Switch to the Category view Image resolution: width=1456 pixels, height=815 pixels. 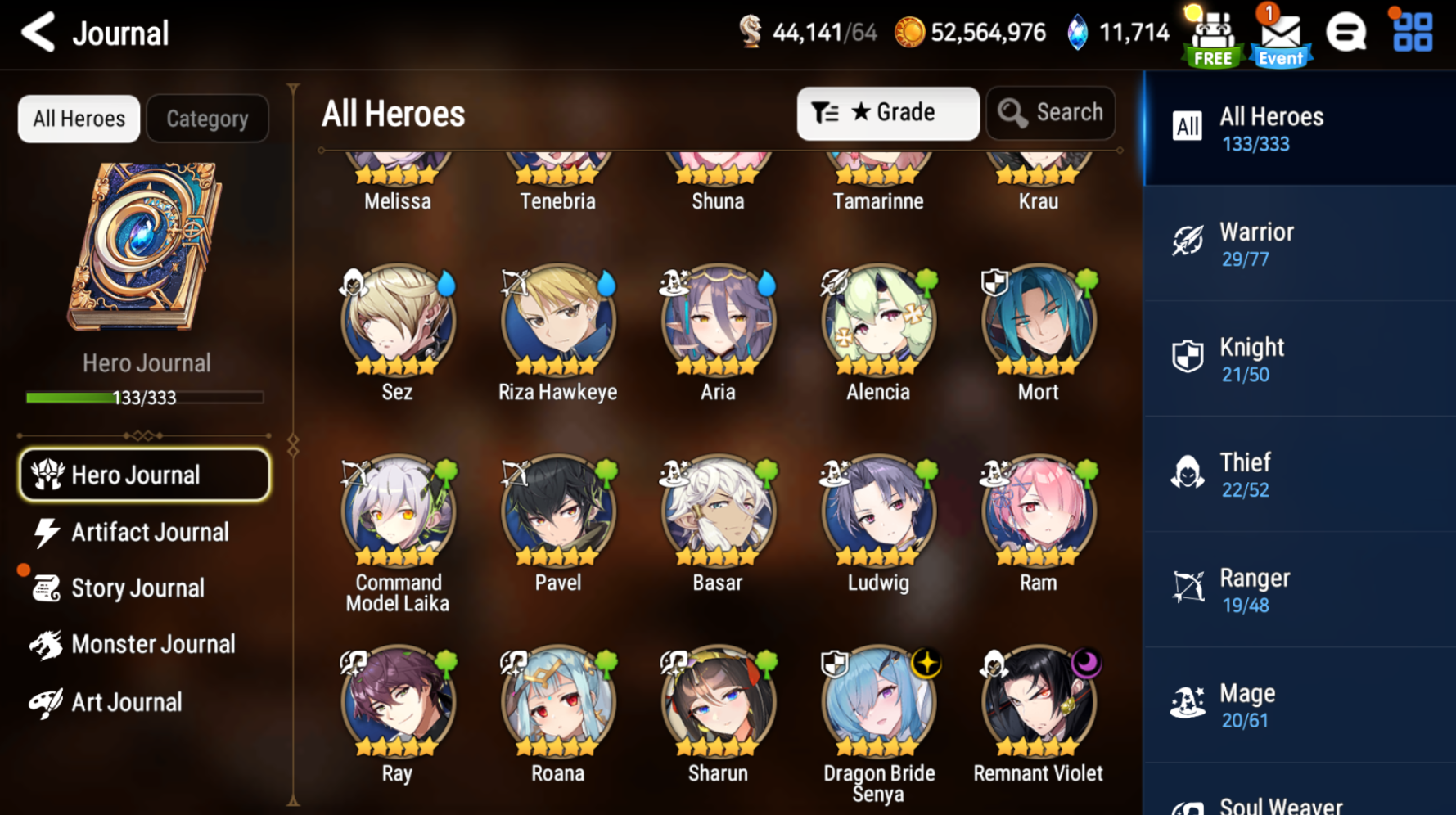207,119
